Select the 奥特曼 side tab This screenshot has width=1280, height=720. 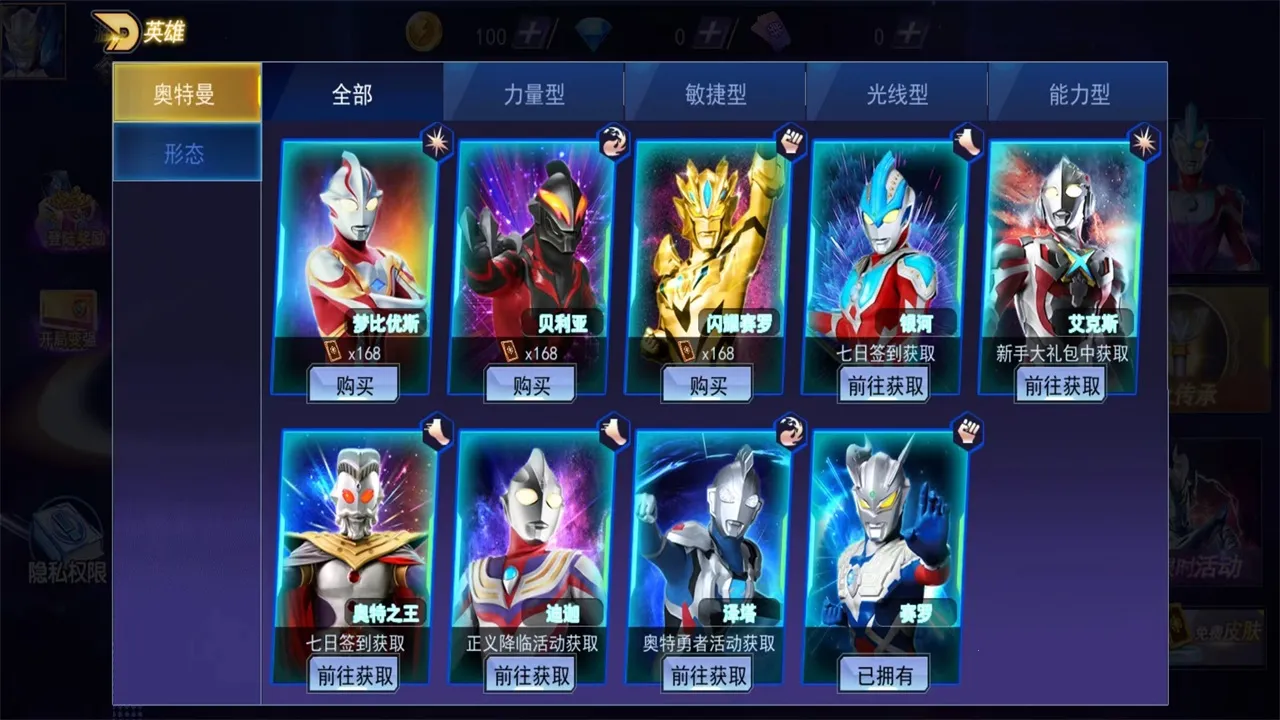[x=186, y=94]
